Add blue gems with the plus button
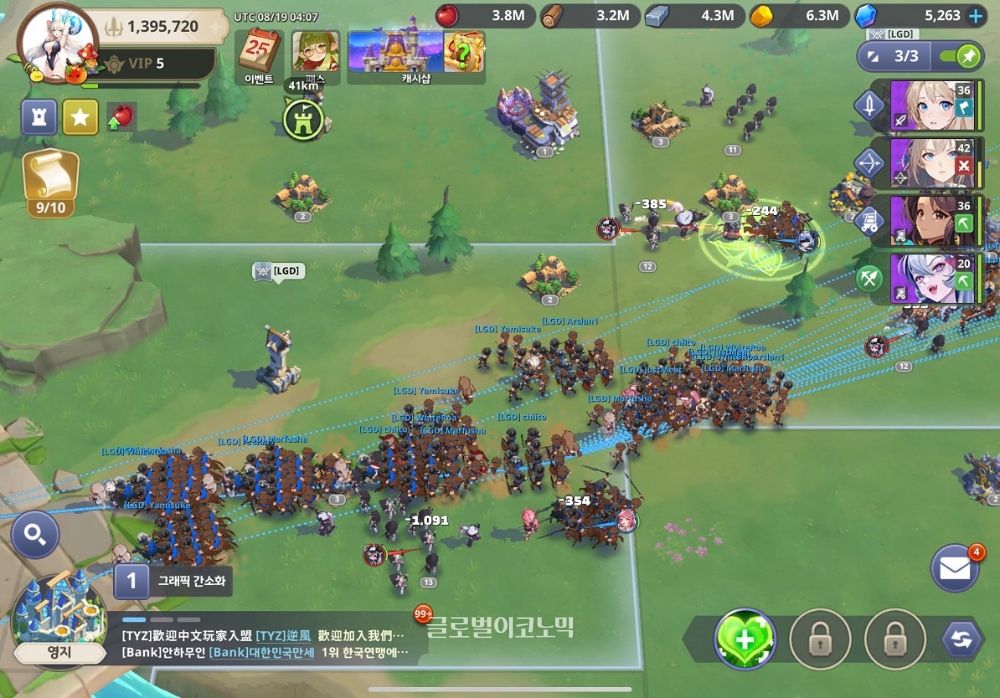This screenshot has height=698, width=1000. pyautogui.click(x=975, y=16)
